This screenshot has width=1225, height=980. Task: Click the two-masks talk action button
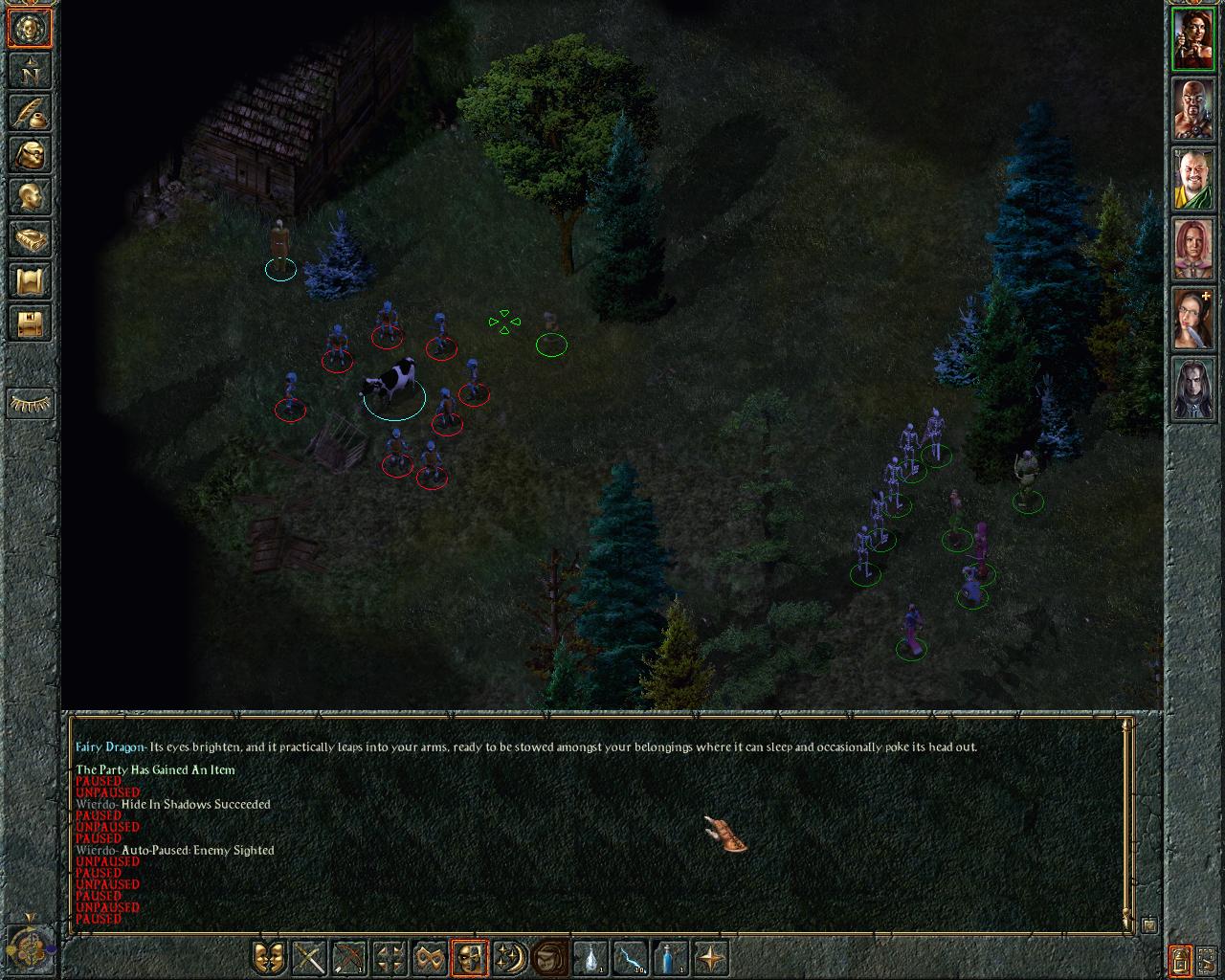click(x=270, y=957)
